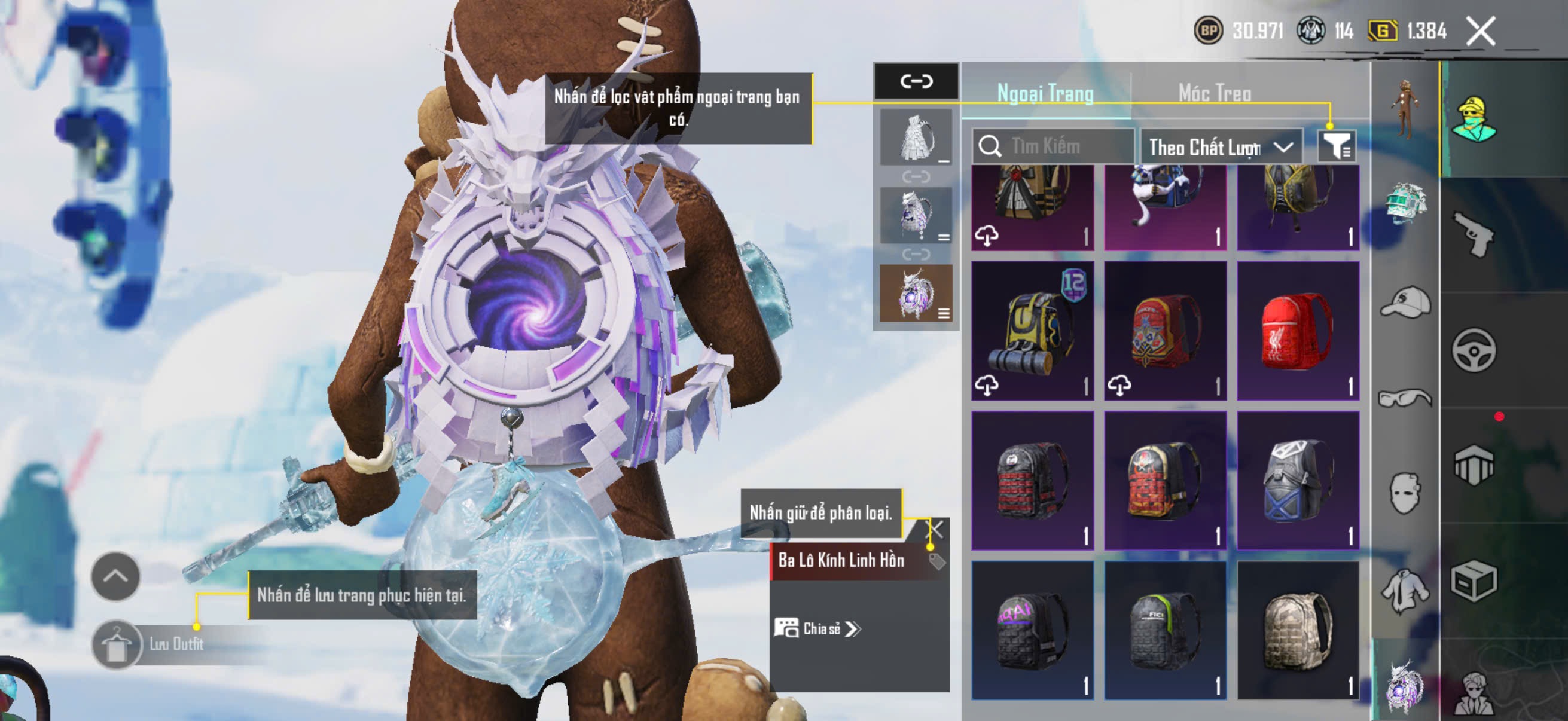Expand the round up-arrow button
This screenshot has width=1568, height=721.
pyautogui.click(x=115, y=576)
